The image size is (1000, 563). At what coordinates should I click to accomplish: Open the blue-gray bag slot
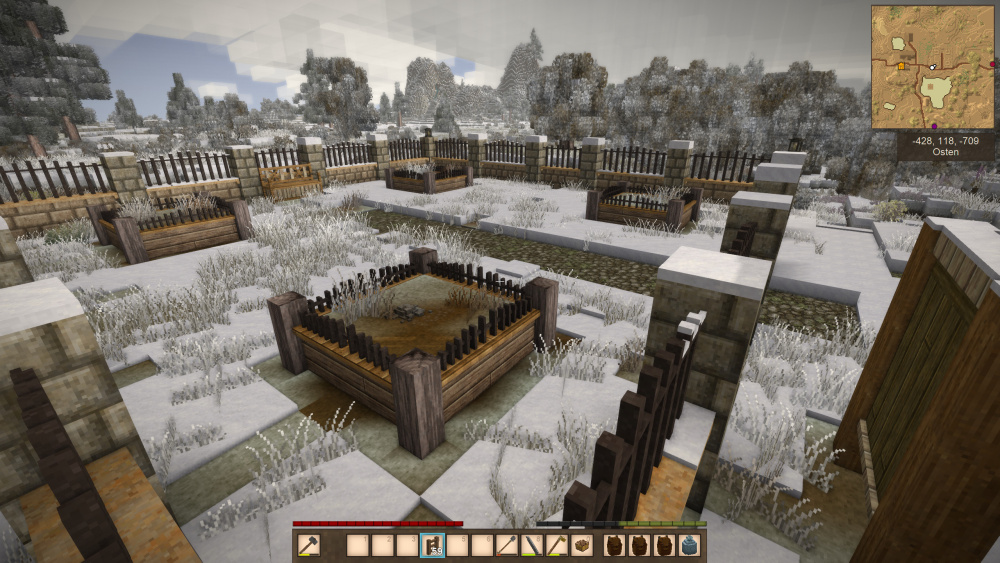689,546
